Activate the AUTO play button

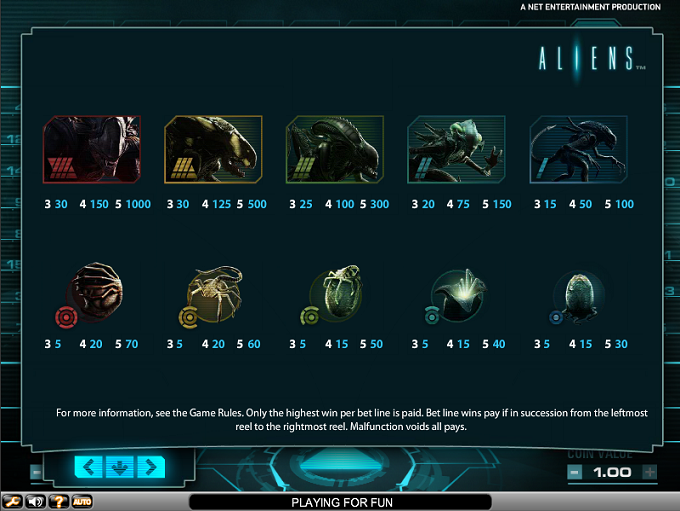coord(82,501)
